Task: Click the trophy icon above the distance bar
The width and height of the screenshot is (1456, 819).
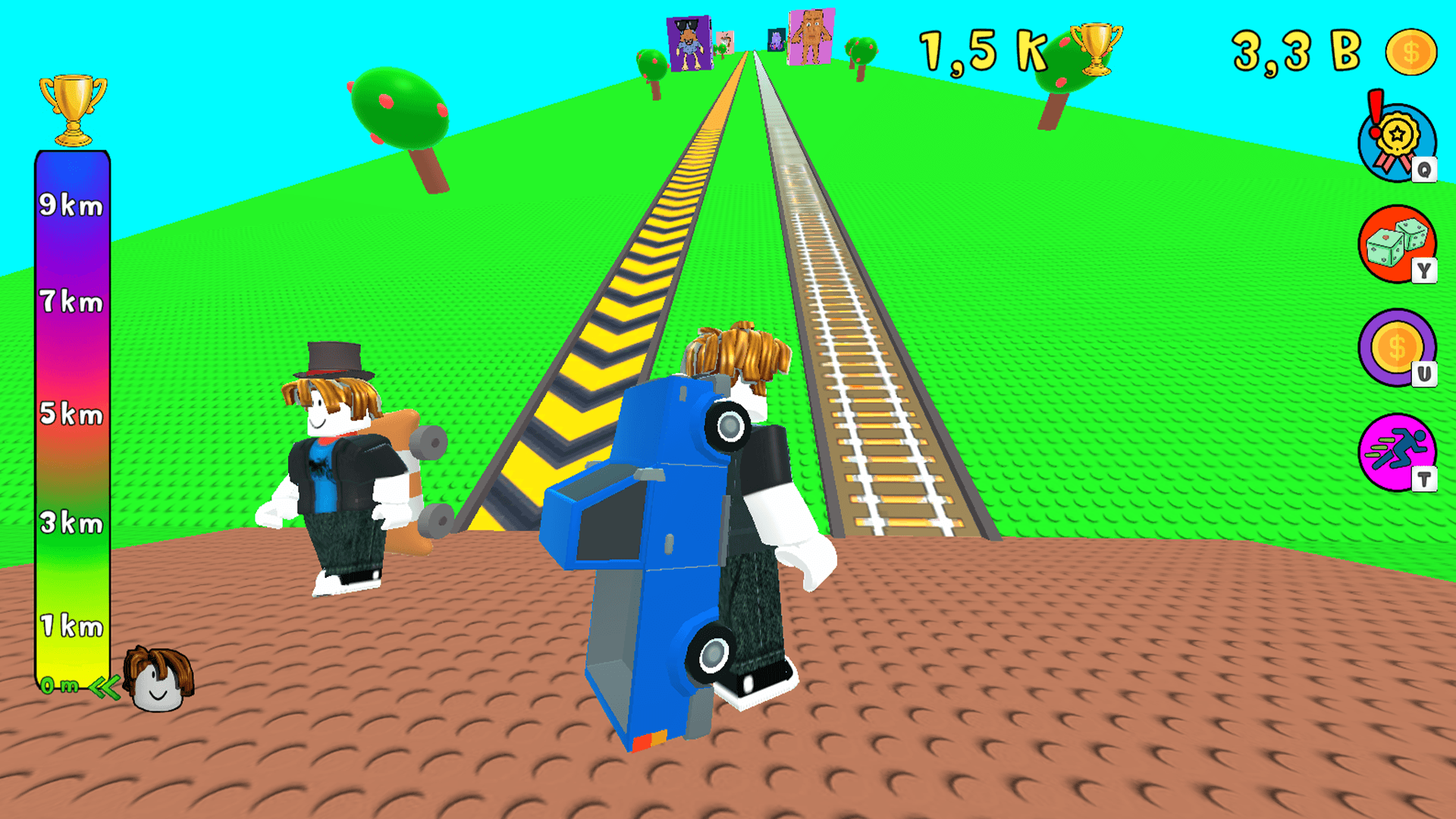Action: (72, 106)
